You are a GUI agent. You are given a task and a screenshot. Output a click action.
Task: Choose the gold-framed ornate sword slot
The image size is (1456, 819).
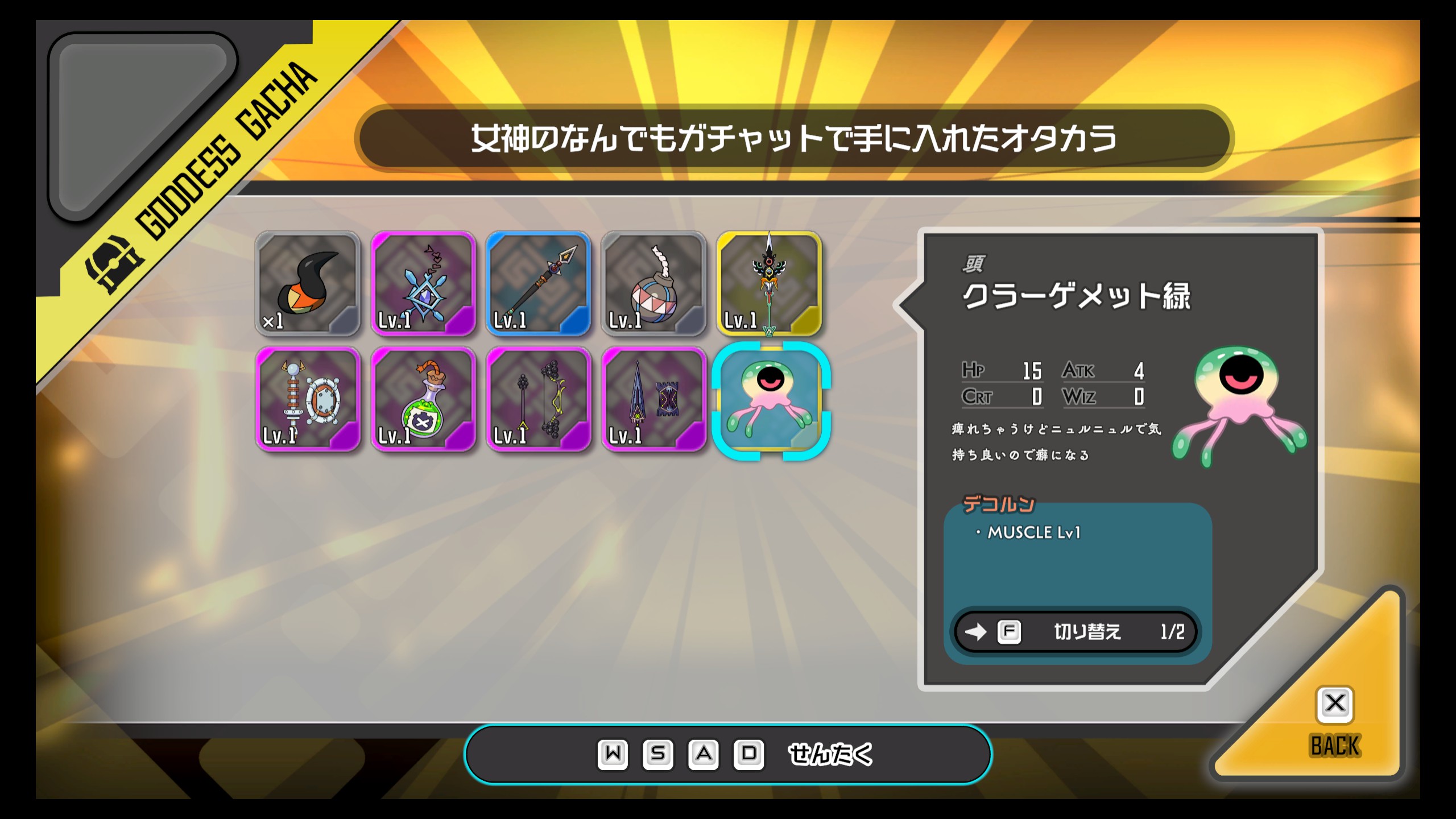point(769,283)
